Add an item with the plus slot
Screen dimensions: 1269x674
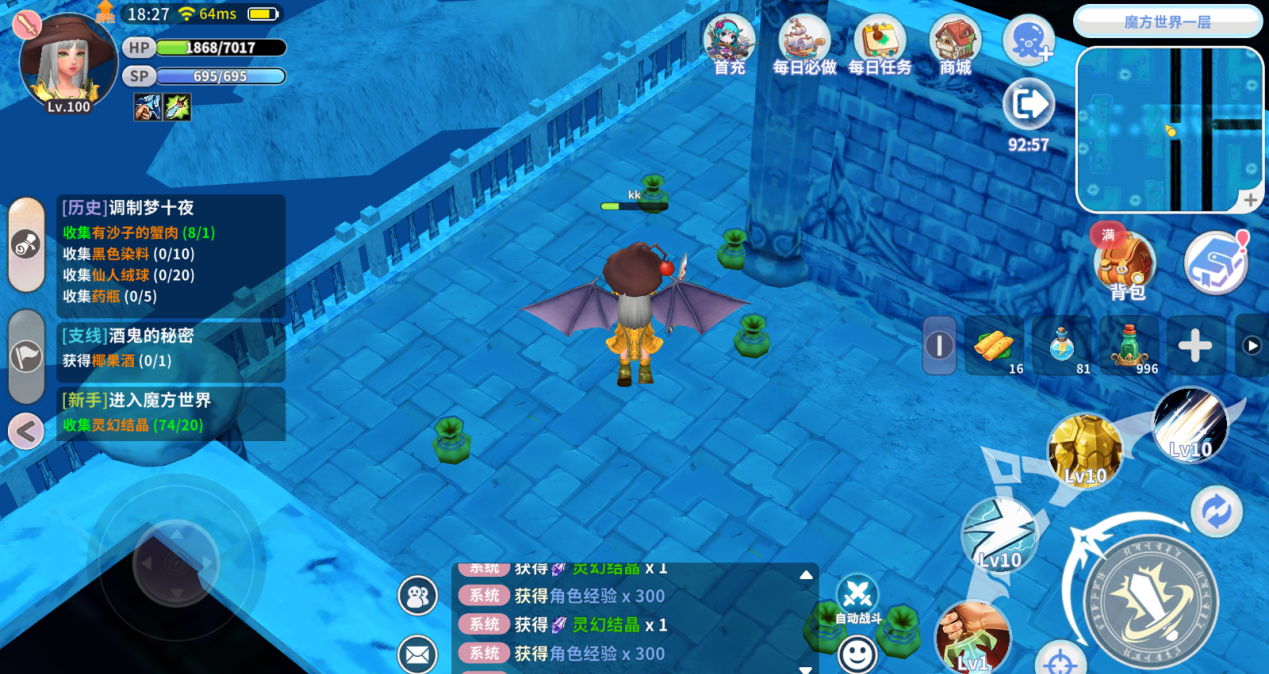(x=1195, y=346)
